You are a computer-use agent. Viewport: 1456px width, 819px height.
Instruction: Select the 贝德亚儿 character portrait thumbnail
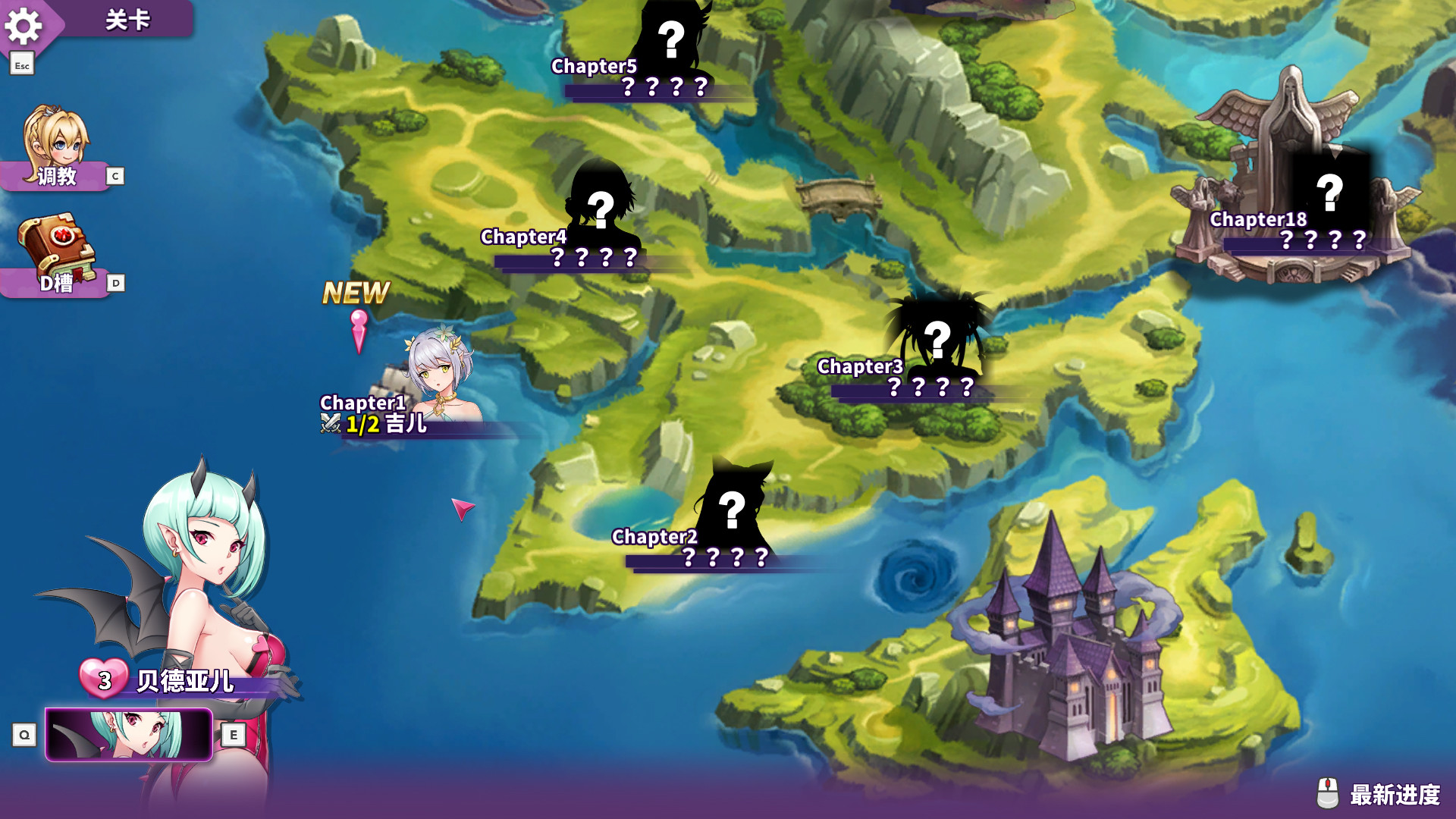(129, 734)
